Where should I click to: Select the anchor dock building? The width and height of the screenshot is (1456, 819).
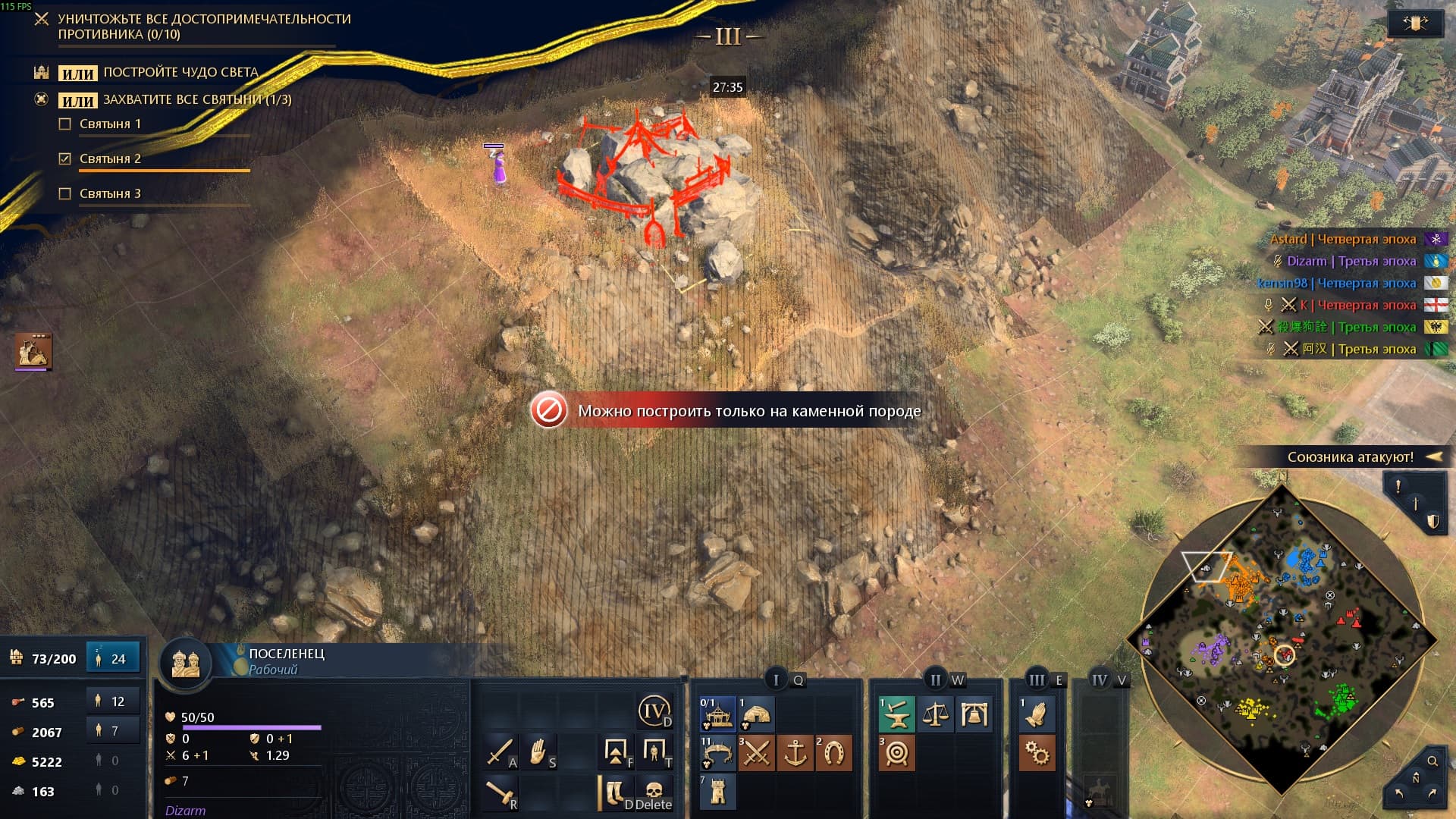coord(795,753)
